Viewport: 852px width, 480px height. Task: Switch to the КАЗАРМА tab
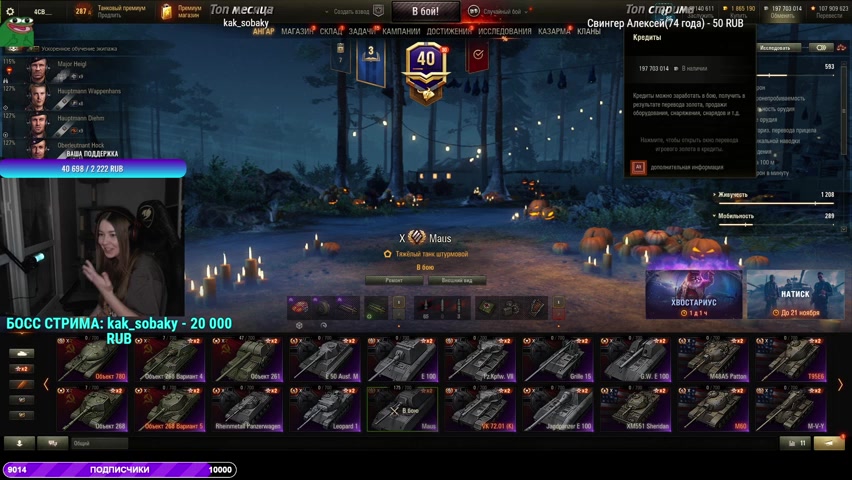pyautogui.click(x=555, y=31)
